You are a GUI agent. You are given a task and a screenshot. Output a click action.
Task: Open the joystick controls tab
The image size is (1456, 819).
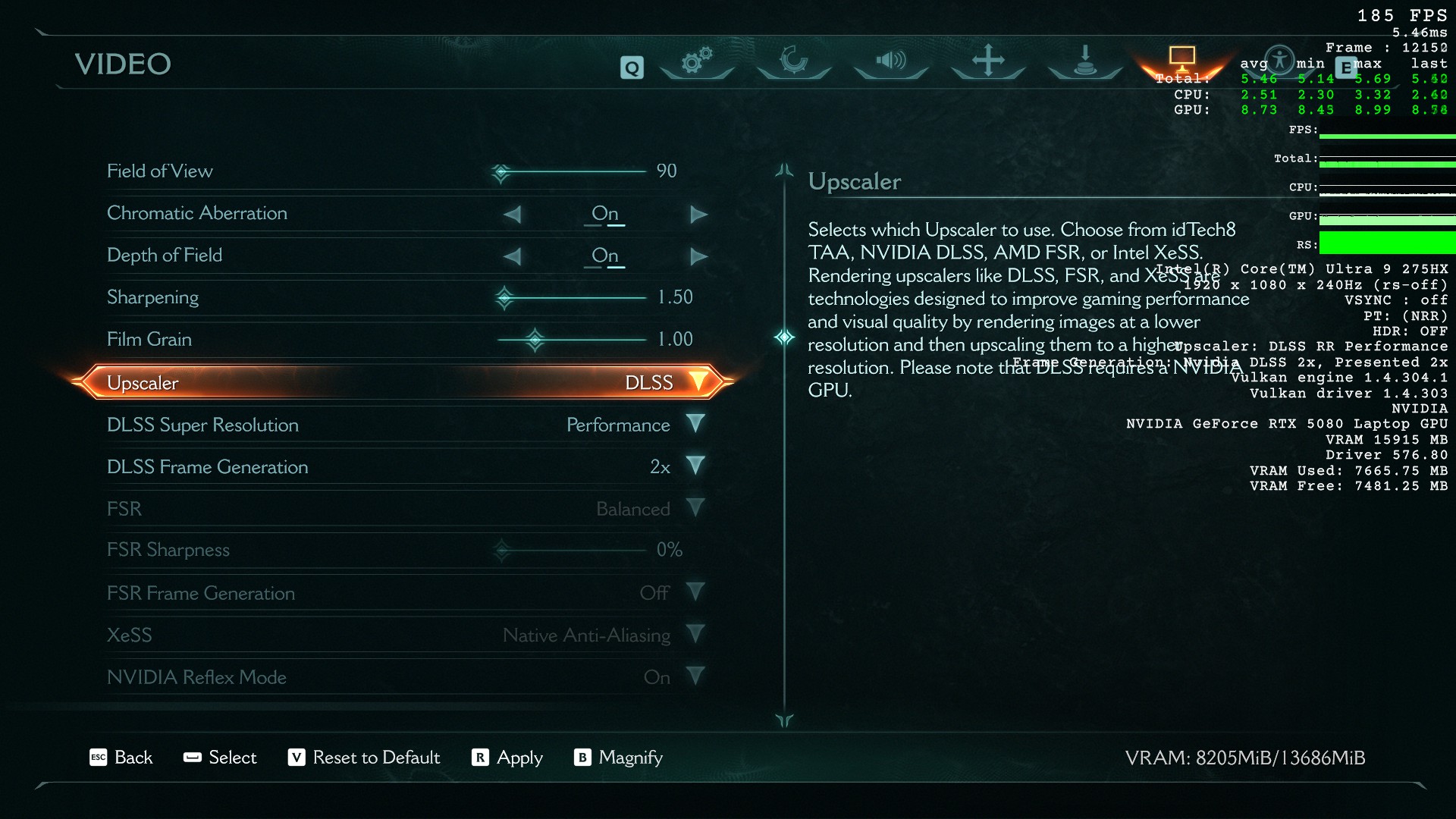tap(1085, 61)
